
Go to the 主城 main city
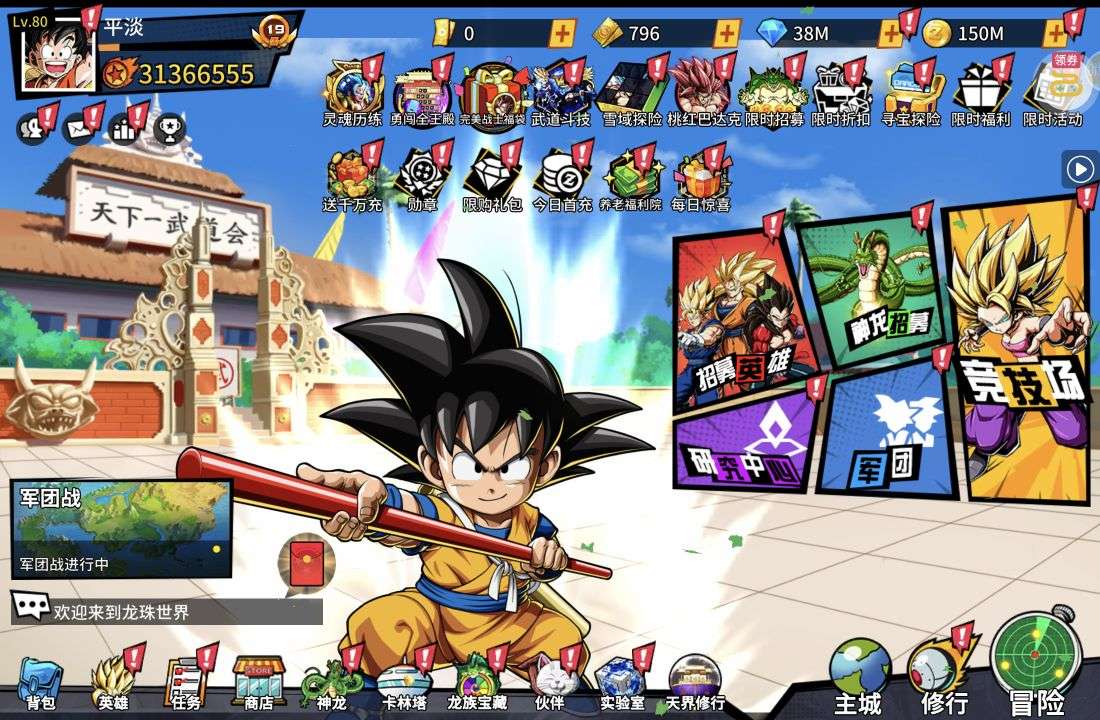(x=858, y=675)
